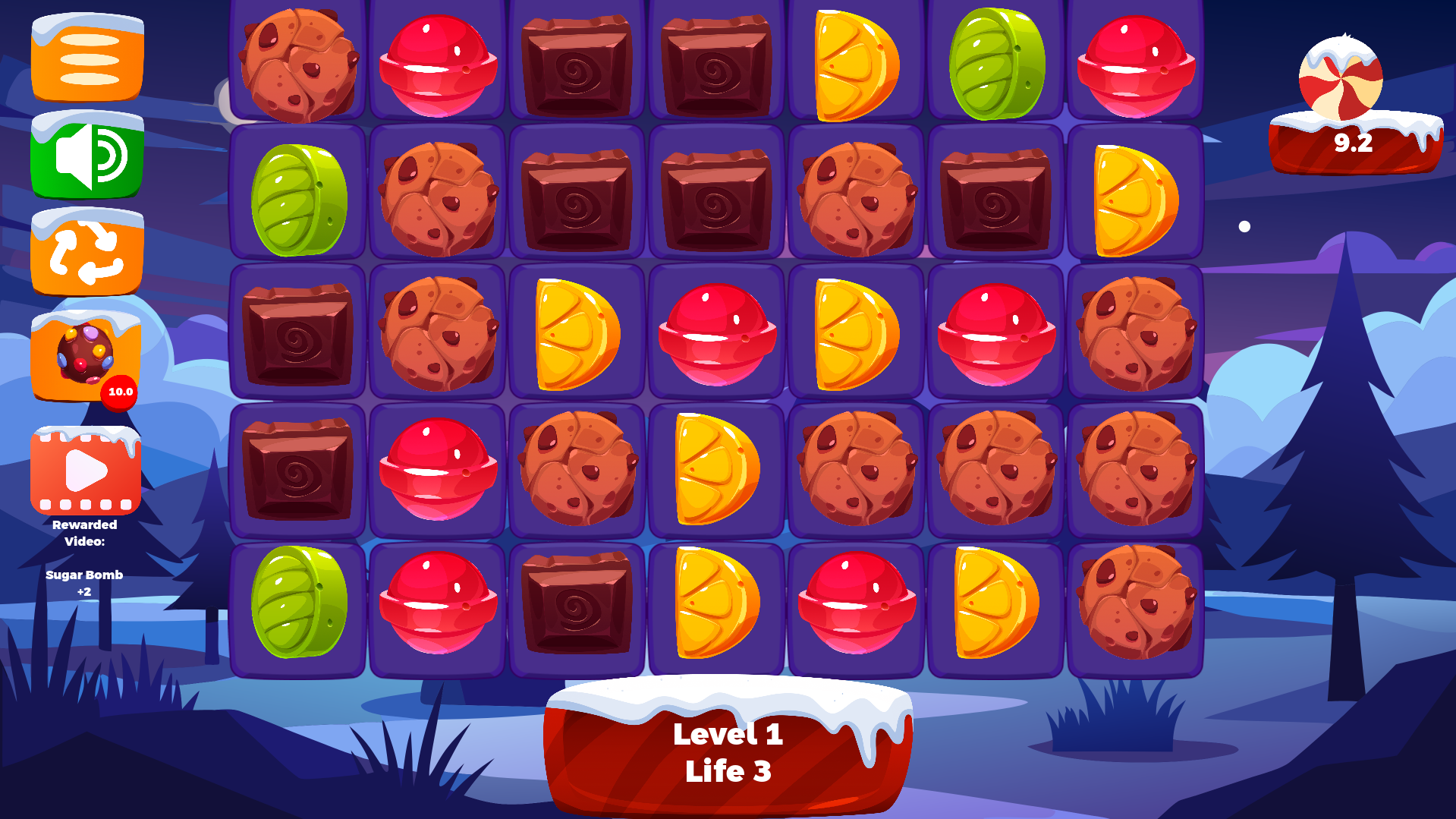Screen dimensions: 1456x819
Task: Toggle audio on or off
Action: [86, 156]
